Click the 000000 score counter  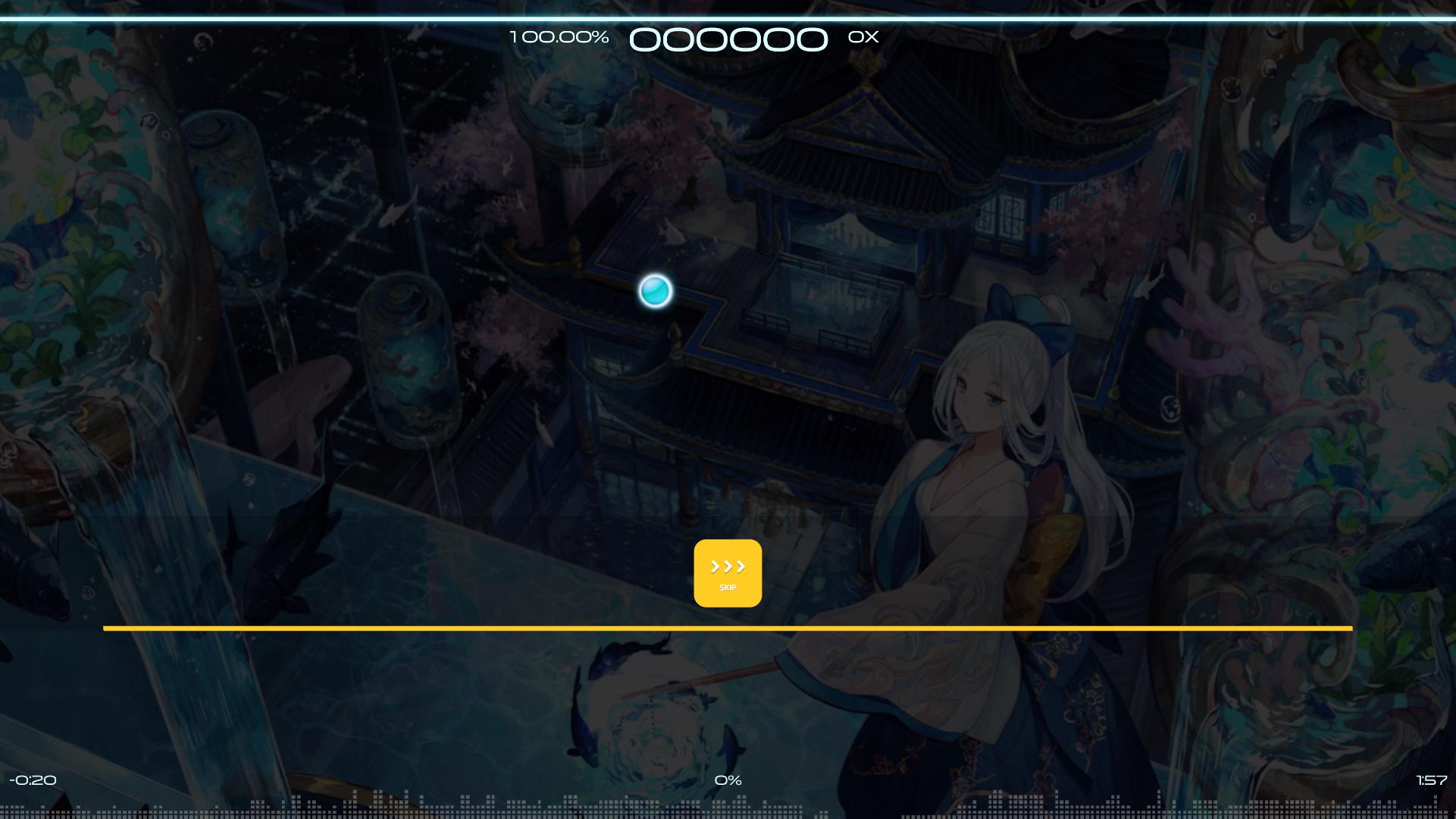(x=730, y=38)
